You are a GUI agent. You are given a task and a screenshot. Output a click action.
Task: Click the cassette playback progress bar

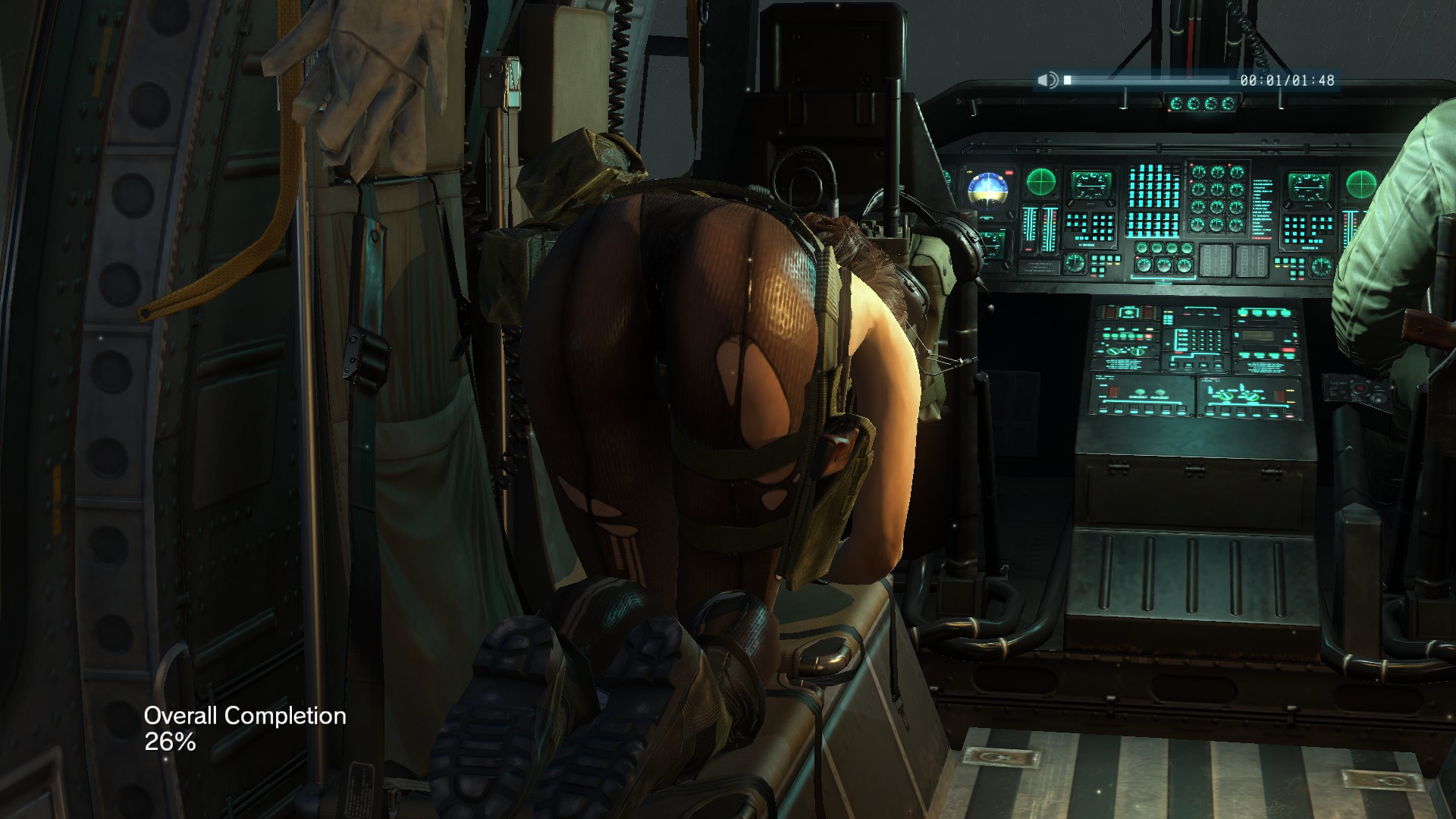tap(1147, 80)
